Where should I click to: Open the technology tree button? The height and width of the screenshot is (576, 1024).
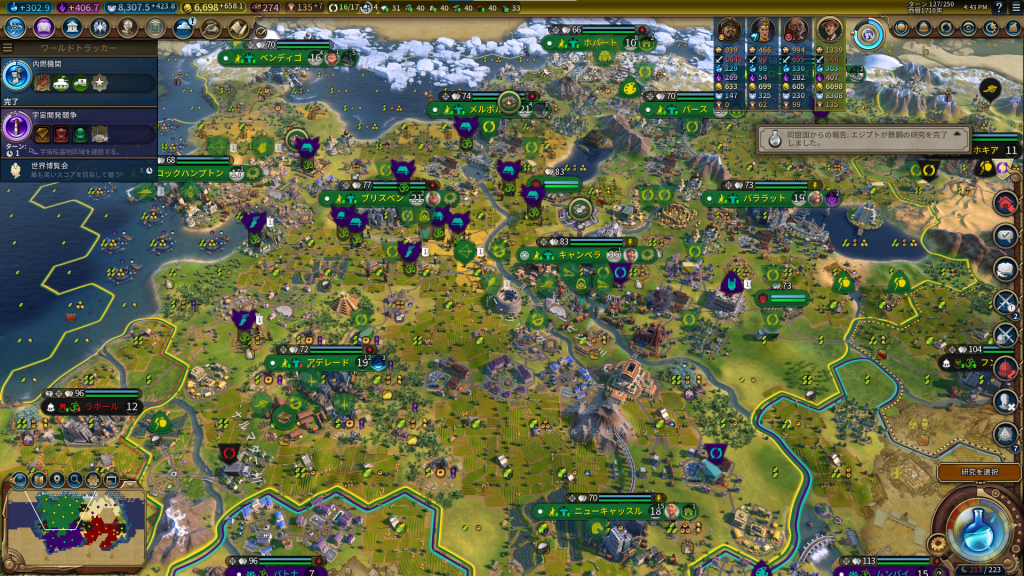click(x=16, y=28)
